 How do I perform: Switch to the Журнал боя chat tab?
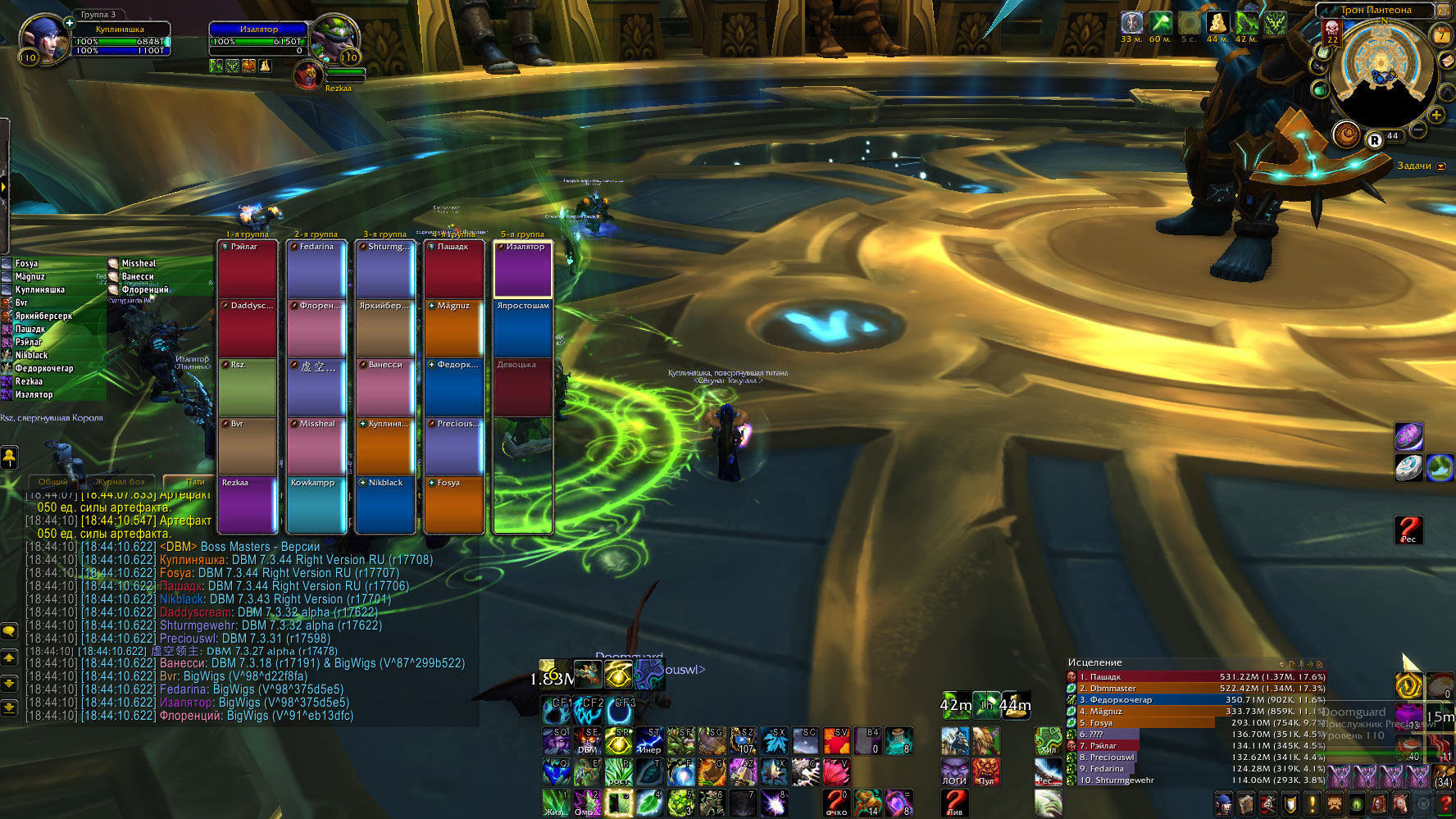coord(120,482)
